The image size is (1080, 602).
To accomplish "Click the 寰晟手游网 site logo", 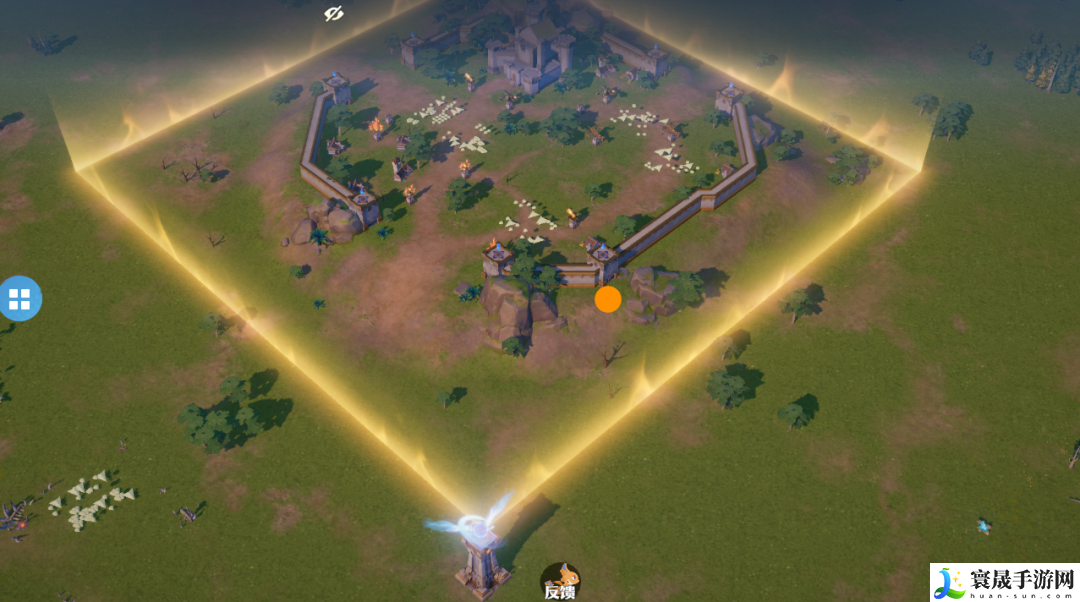I will point(1004,583).
